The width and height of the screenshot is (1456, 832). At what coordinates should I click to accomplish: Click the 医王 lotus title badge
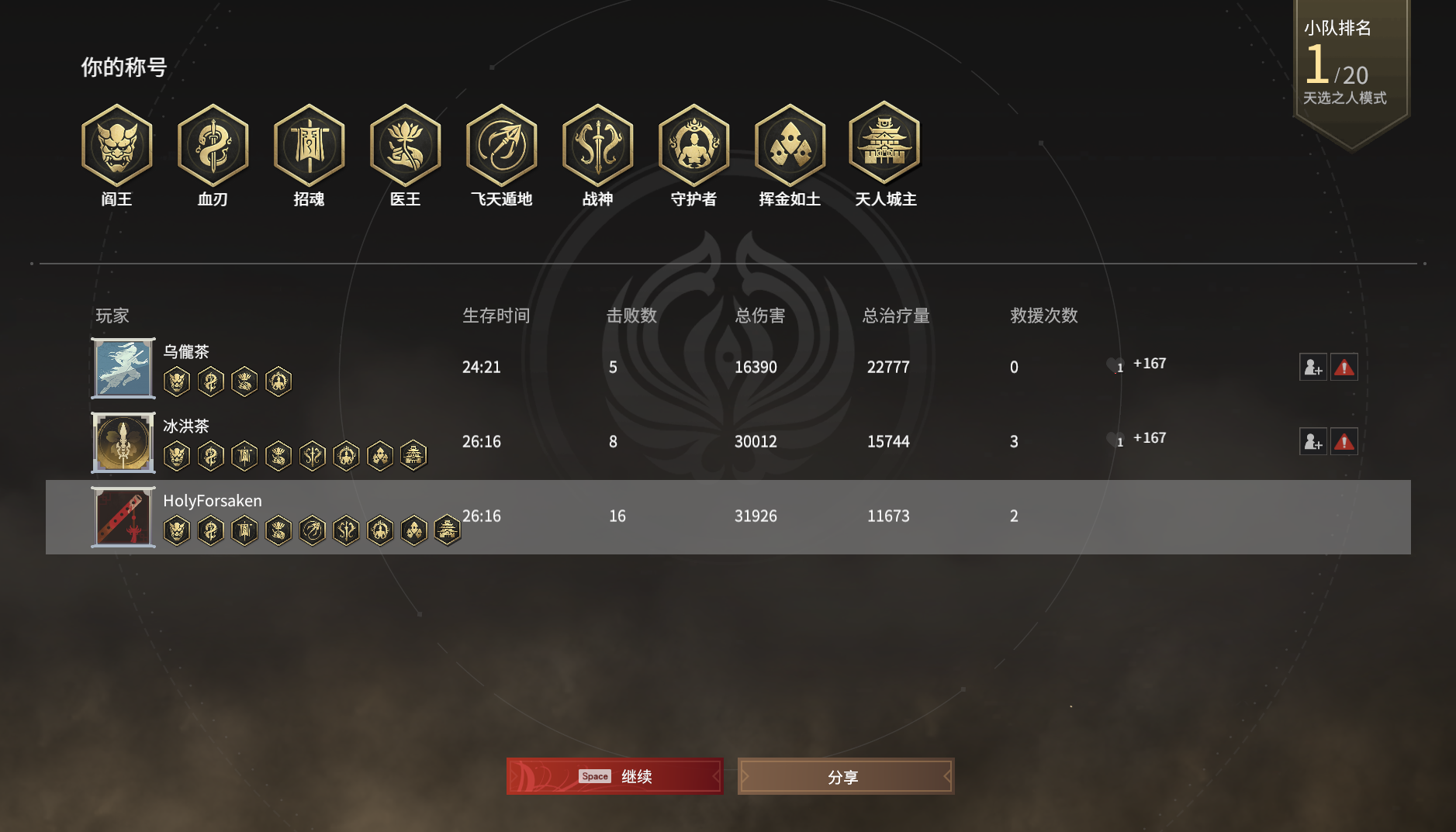(405, 146)
